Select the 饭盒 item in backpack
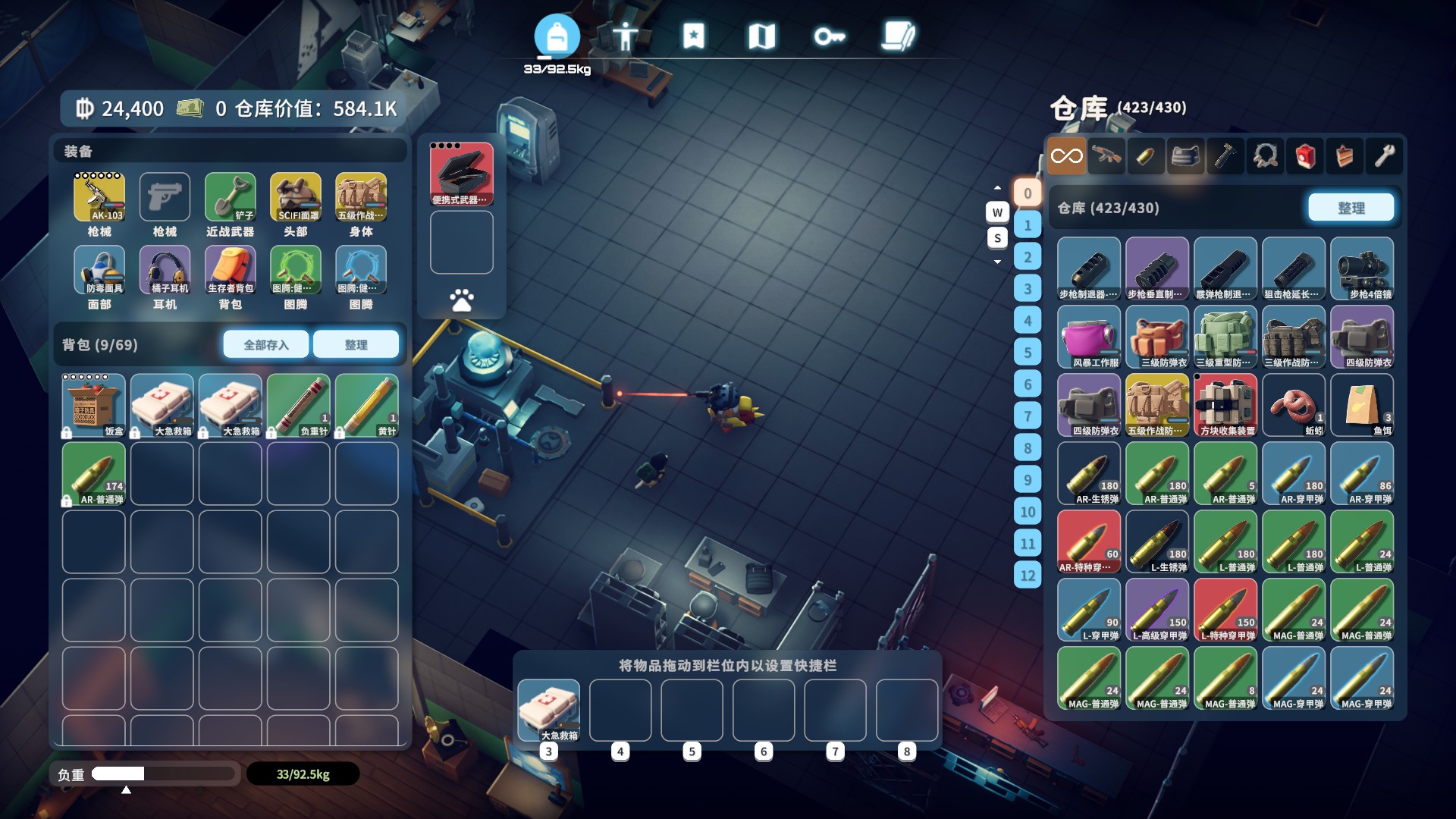1456x819 pixels. pyautogui.click(x=94, y=406)
